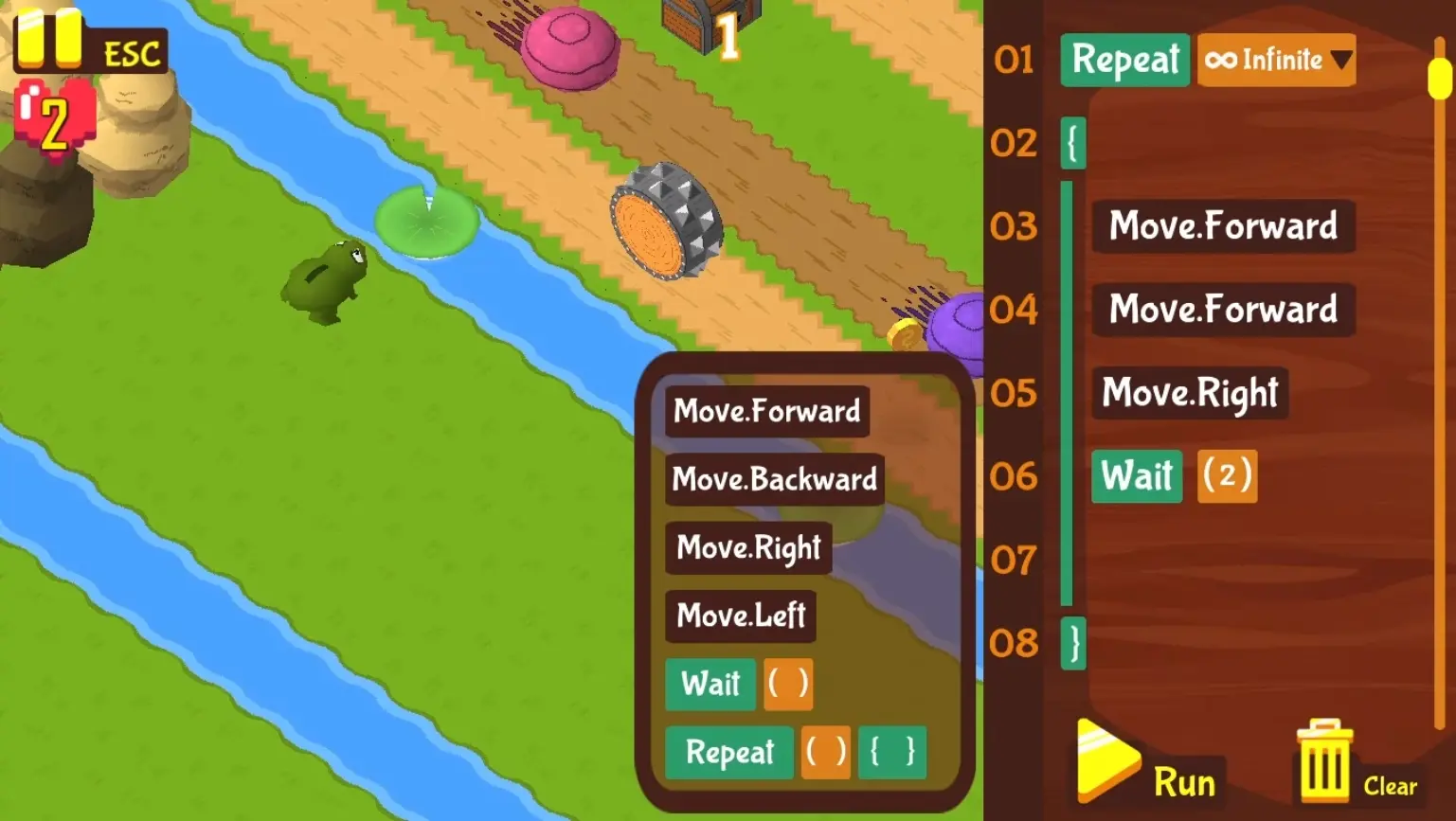The image size is (1456, 821).
Task: Click the Wait block on line 06
Action: click(x=1137, y=475)
